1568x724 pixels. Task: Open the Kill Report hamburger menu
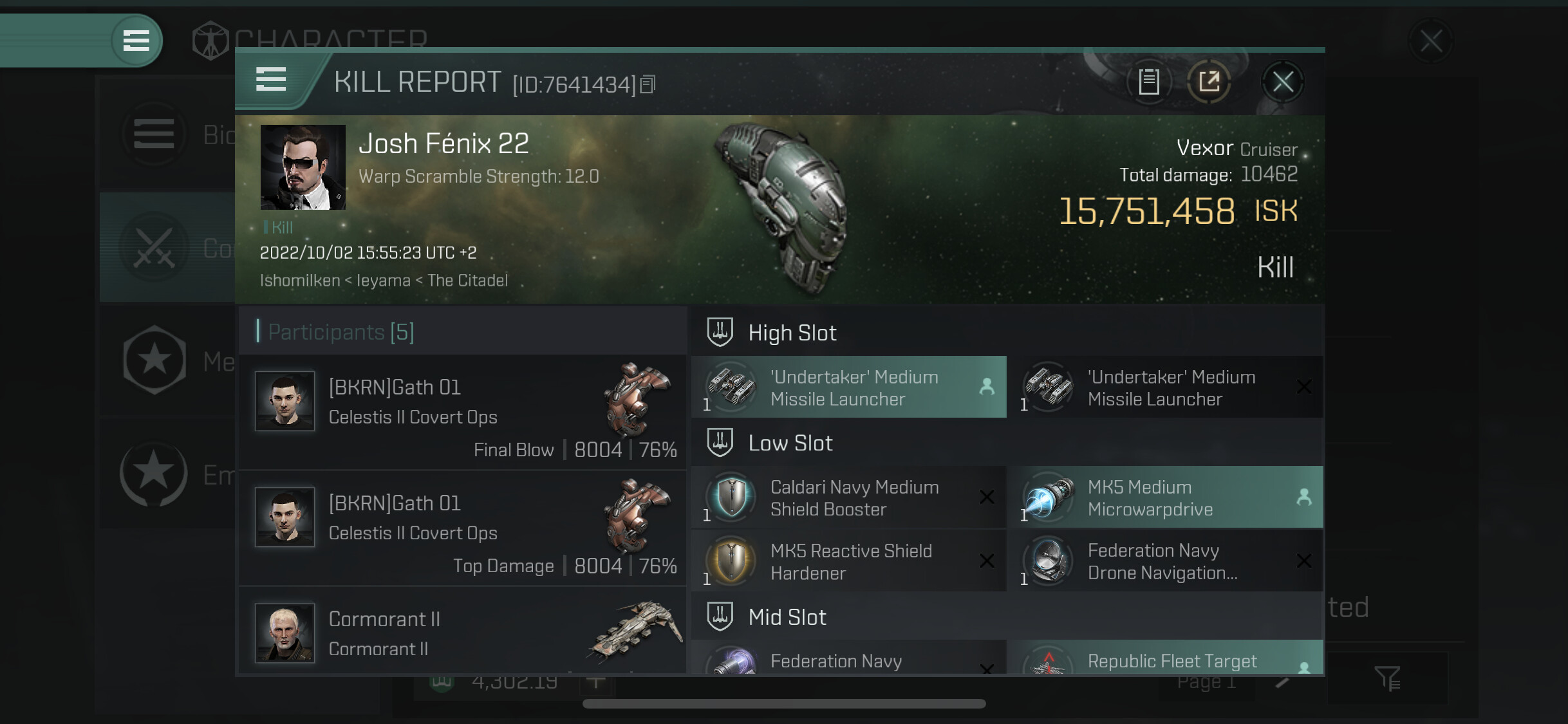tap(270, 80)
